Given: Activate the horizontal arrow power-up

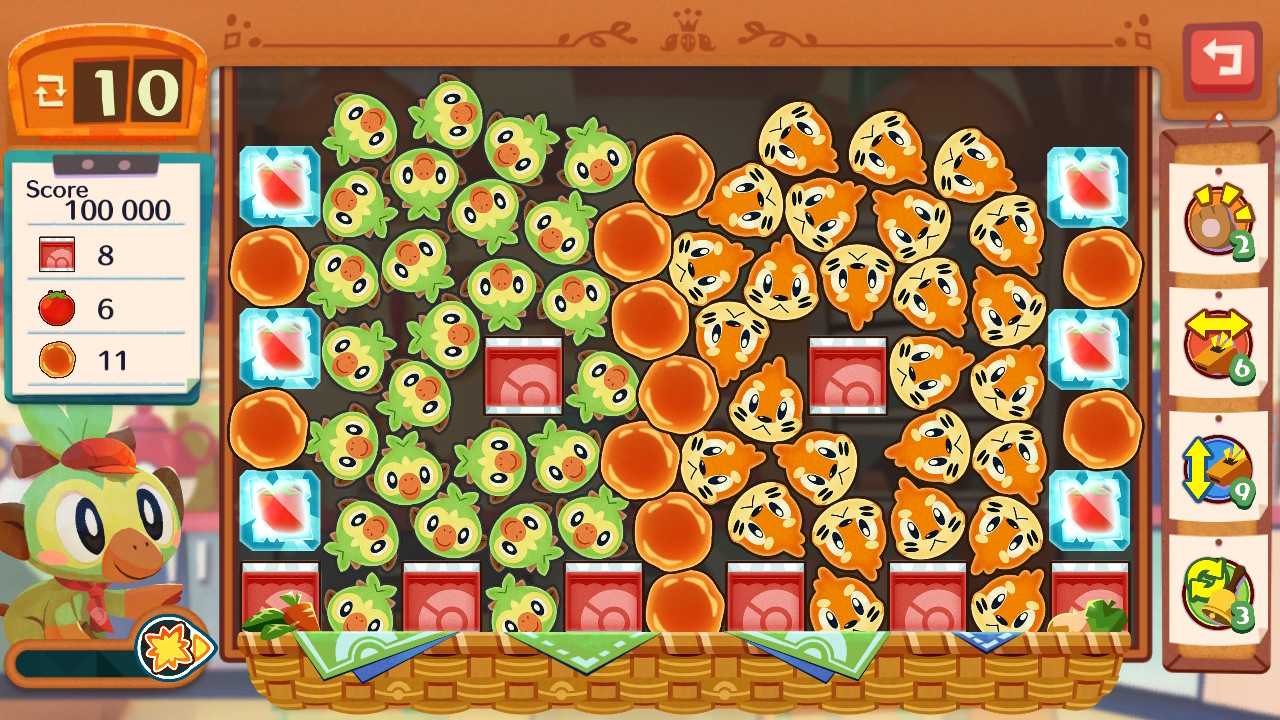Looking at the screenshot, I should point(1216,342).
